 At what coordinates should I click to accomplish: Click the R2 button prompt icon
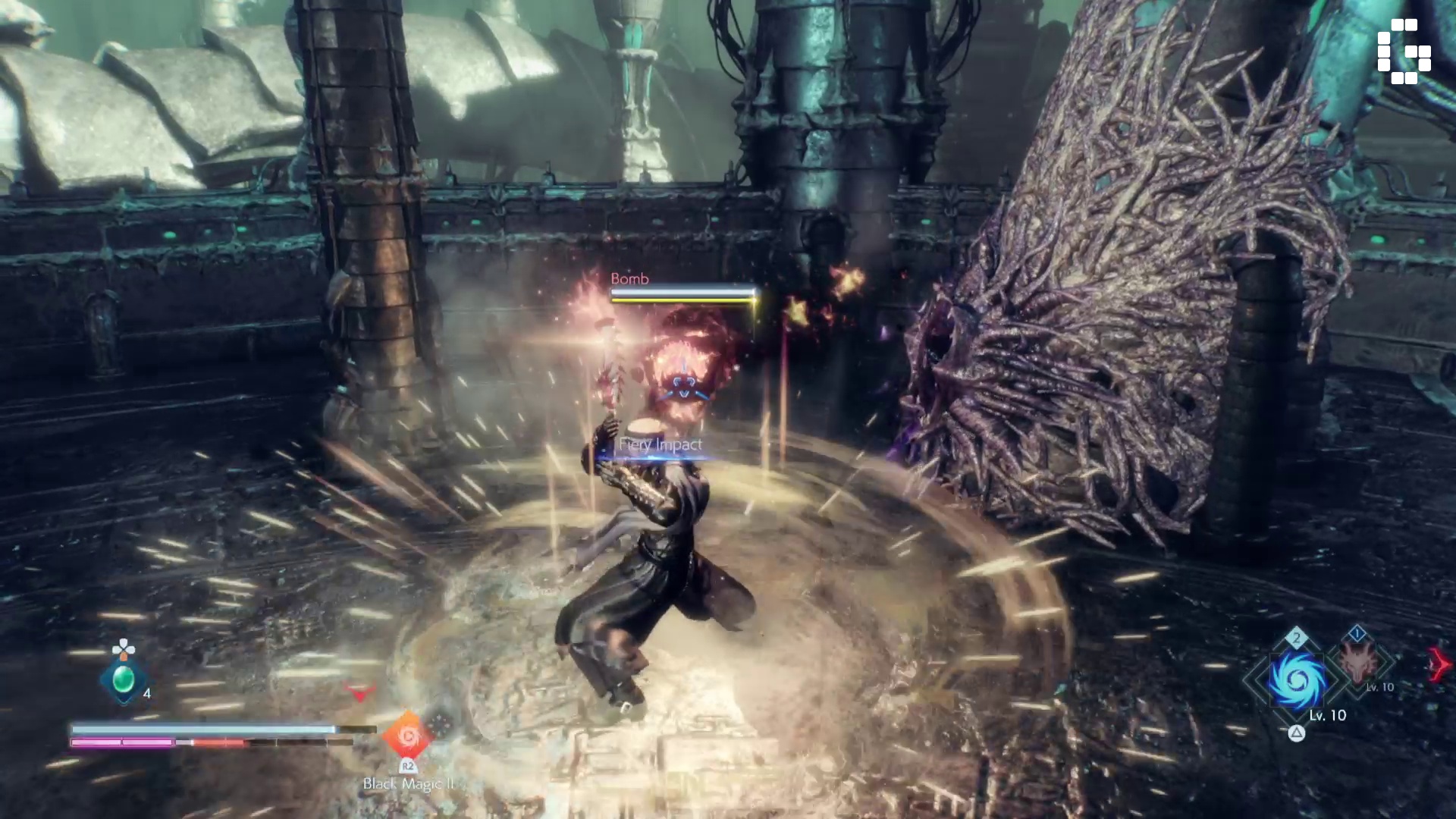[x=409, y=766]
